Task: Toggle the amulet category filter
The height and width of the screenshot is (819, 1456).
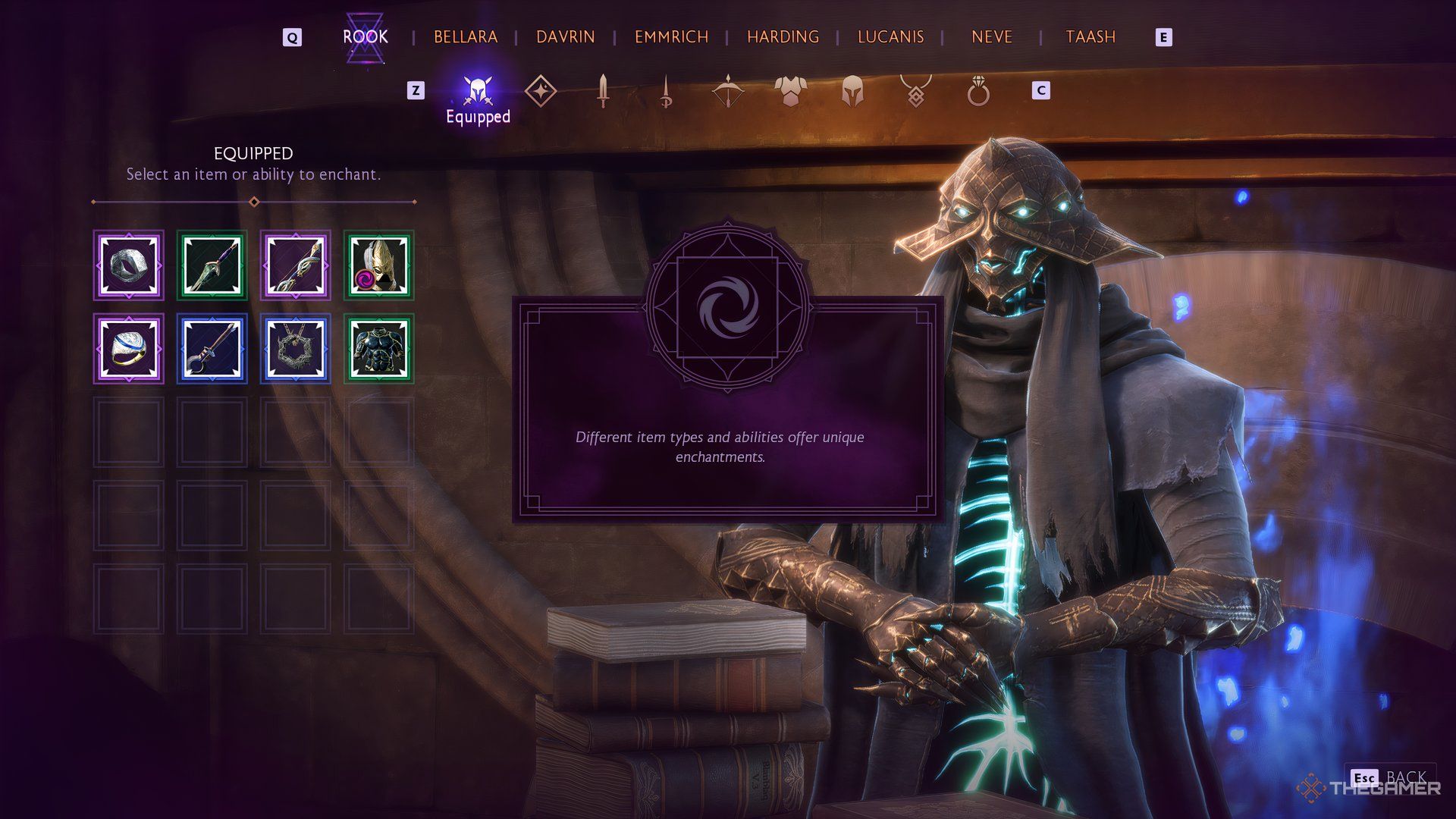Action: (x=916, y=91)
